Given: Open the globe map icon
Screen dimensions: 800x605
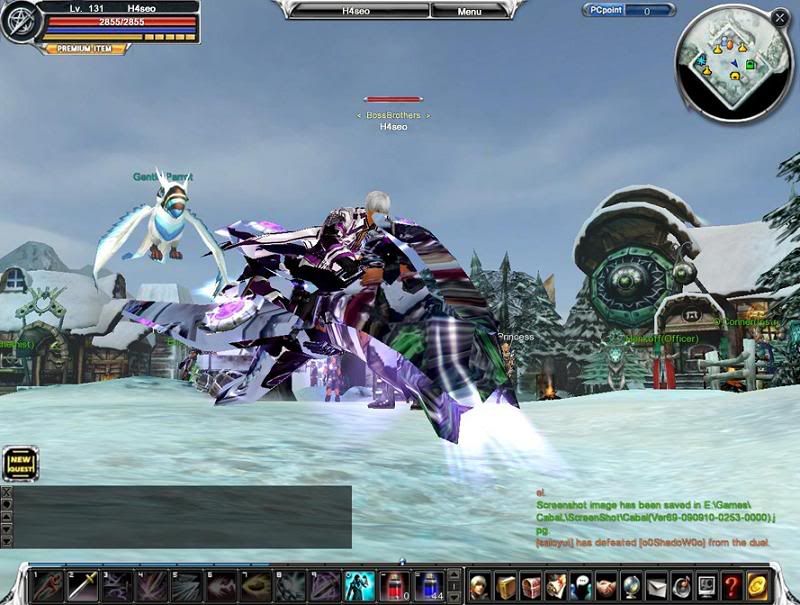Looking at the screenshot, I should (x=631, y=586).
